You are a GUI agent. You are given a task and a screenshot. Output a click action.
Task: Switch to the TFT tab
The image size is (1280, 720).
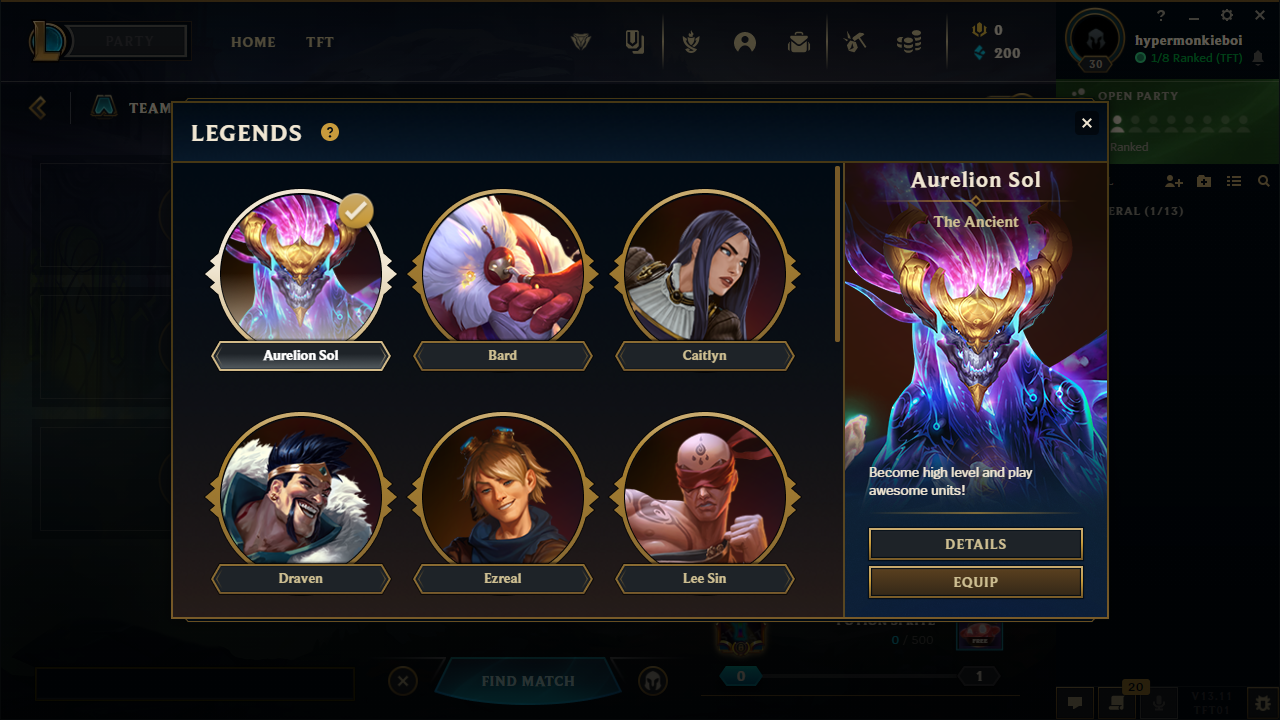point(319,42)
